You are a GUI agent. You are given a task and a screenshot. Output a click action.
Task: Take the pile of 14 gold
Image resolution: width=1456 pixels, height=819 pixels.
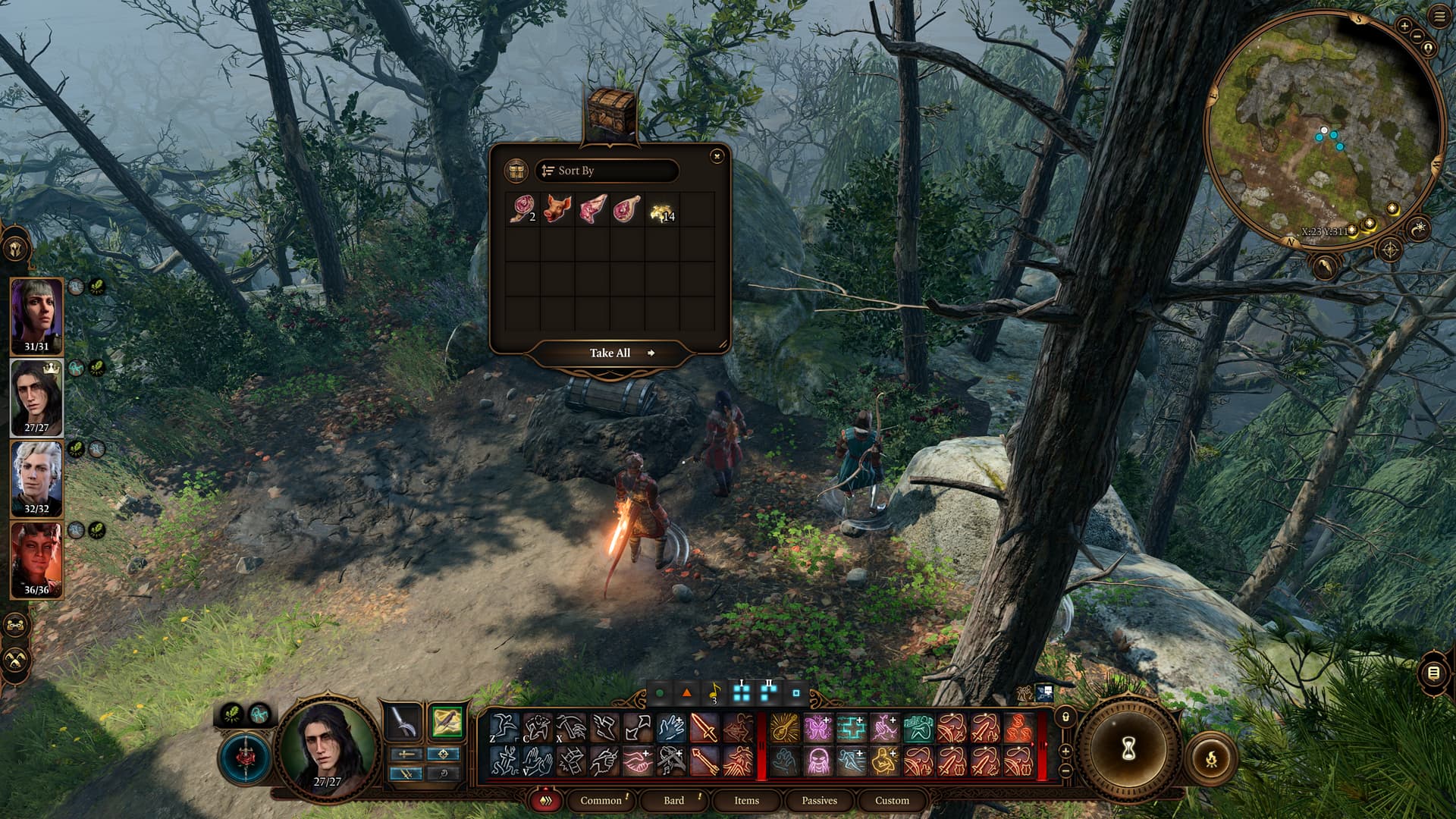pos(662,210)
